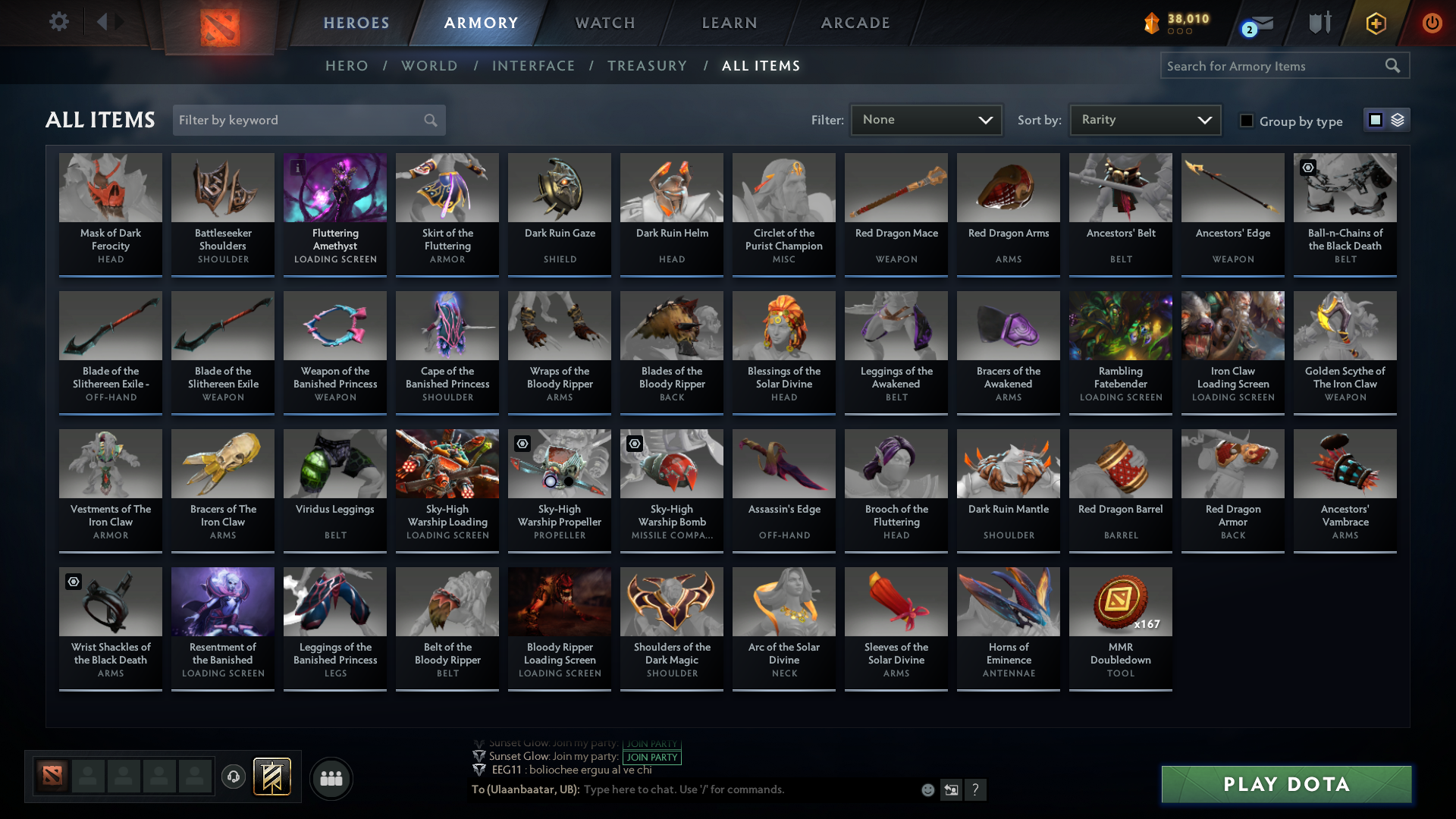Click the JOIN PARTY link from Sunset Glow
The image size is (1456, 819).
pyautogui.click(x=651, y=757)
